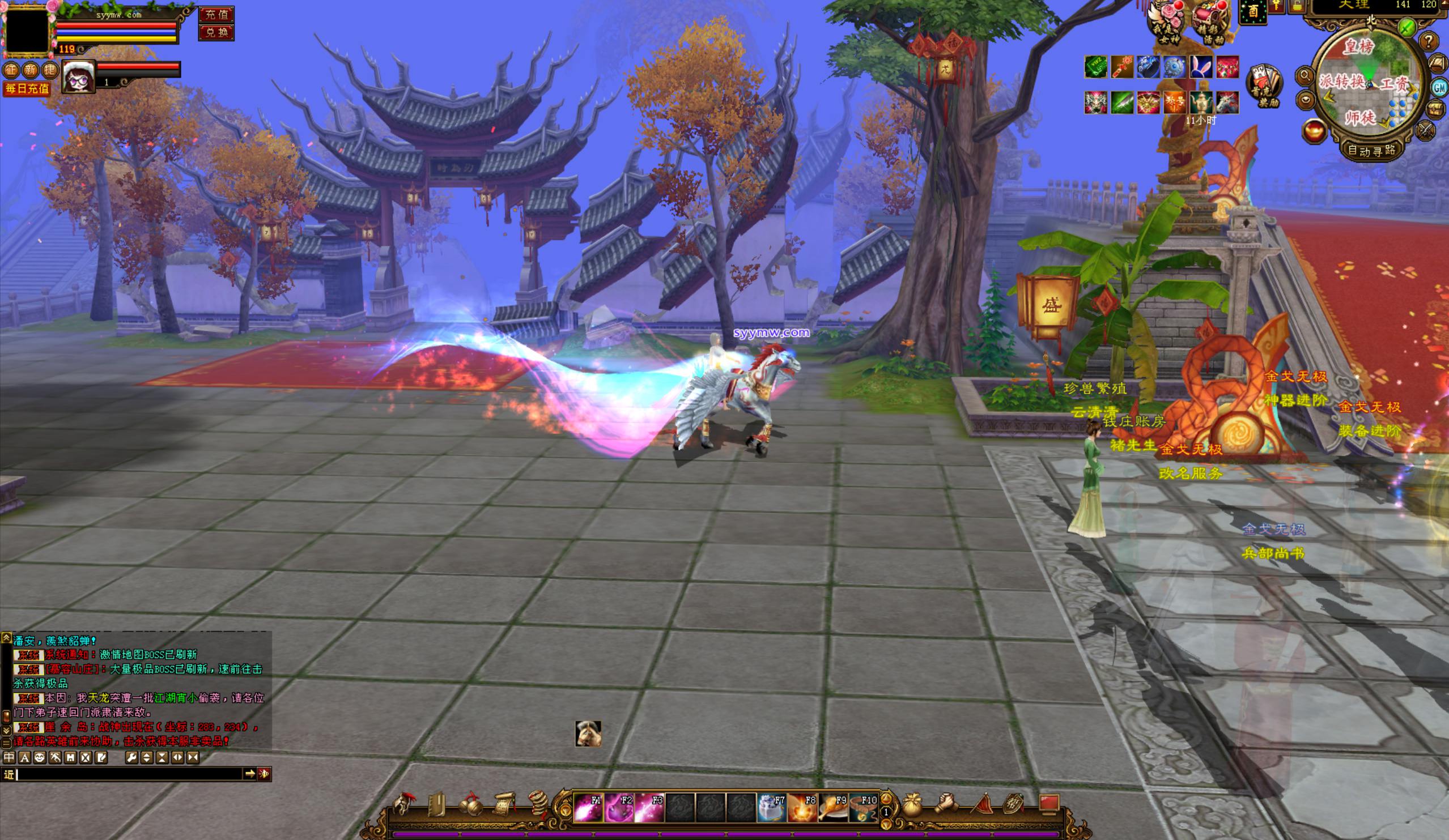Viewport: 1449px width, 840px height.
Task: Open the bag pouch icon on the bottom bar
Action: pos(912,805)
